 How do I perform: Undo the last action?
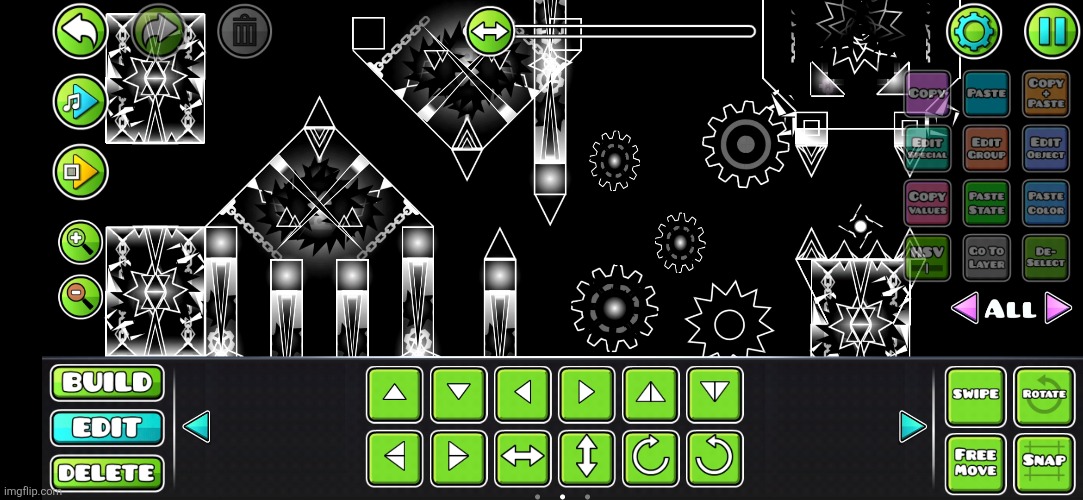(x=80, y=31)
